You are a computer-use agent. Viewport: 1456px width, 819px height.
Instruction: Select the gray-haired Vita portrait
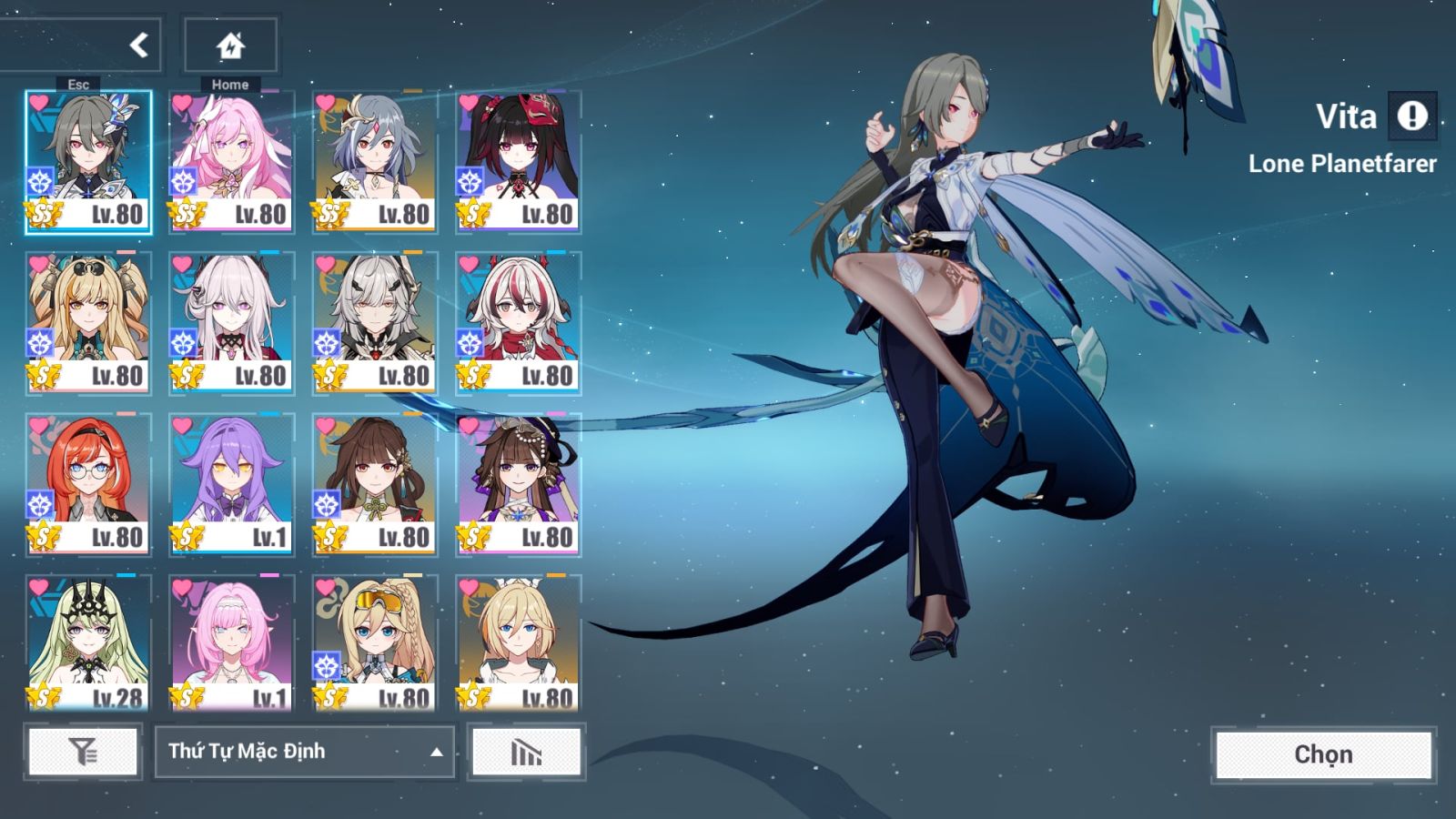tap(88, 161)
